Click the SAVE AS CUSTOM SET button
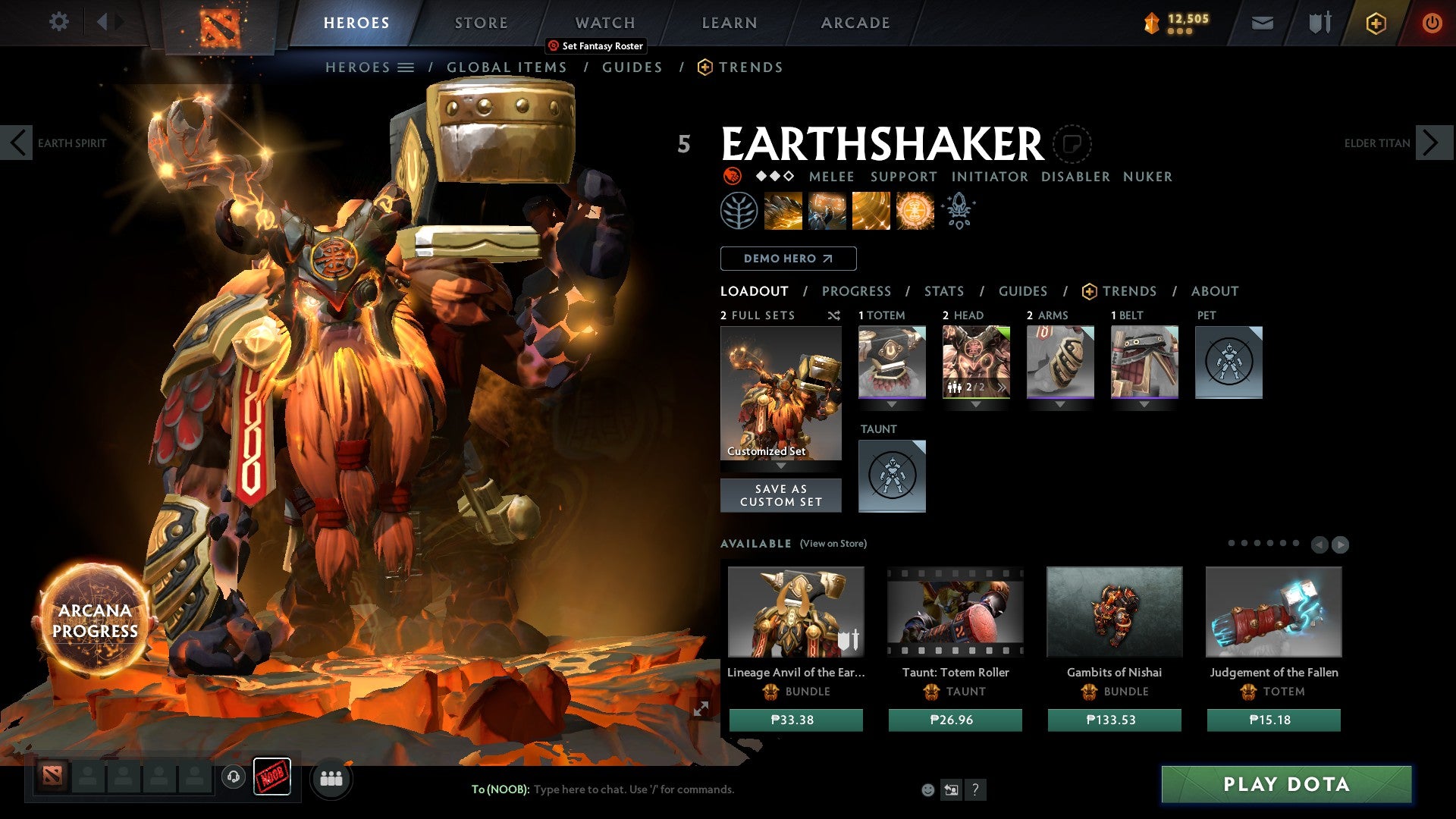 pos(780,495)
